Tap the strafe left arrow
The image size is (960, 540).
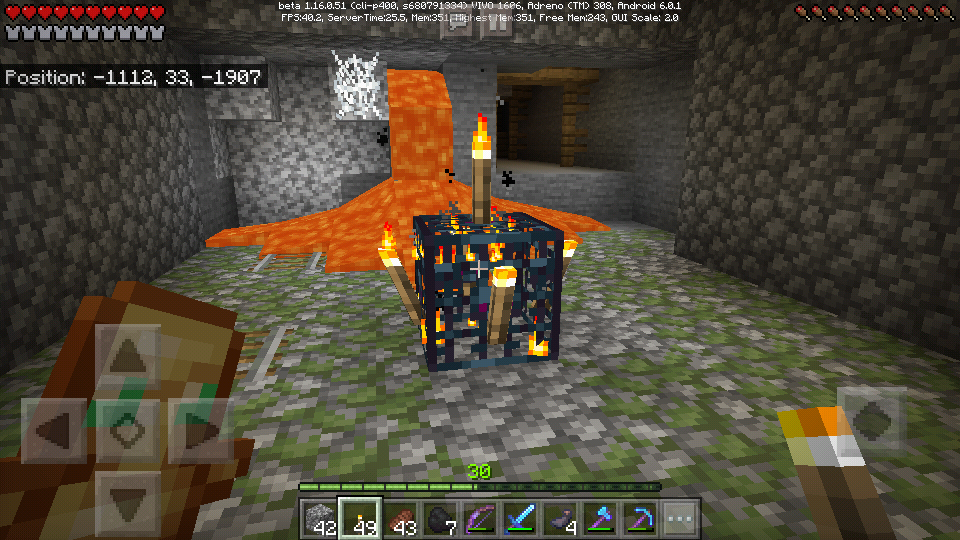point(55,431)
